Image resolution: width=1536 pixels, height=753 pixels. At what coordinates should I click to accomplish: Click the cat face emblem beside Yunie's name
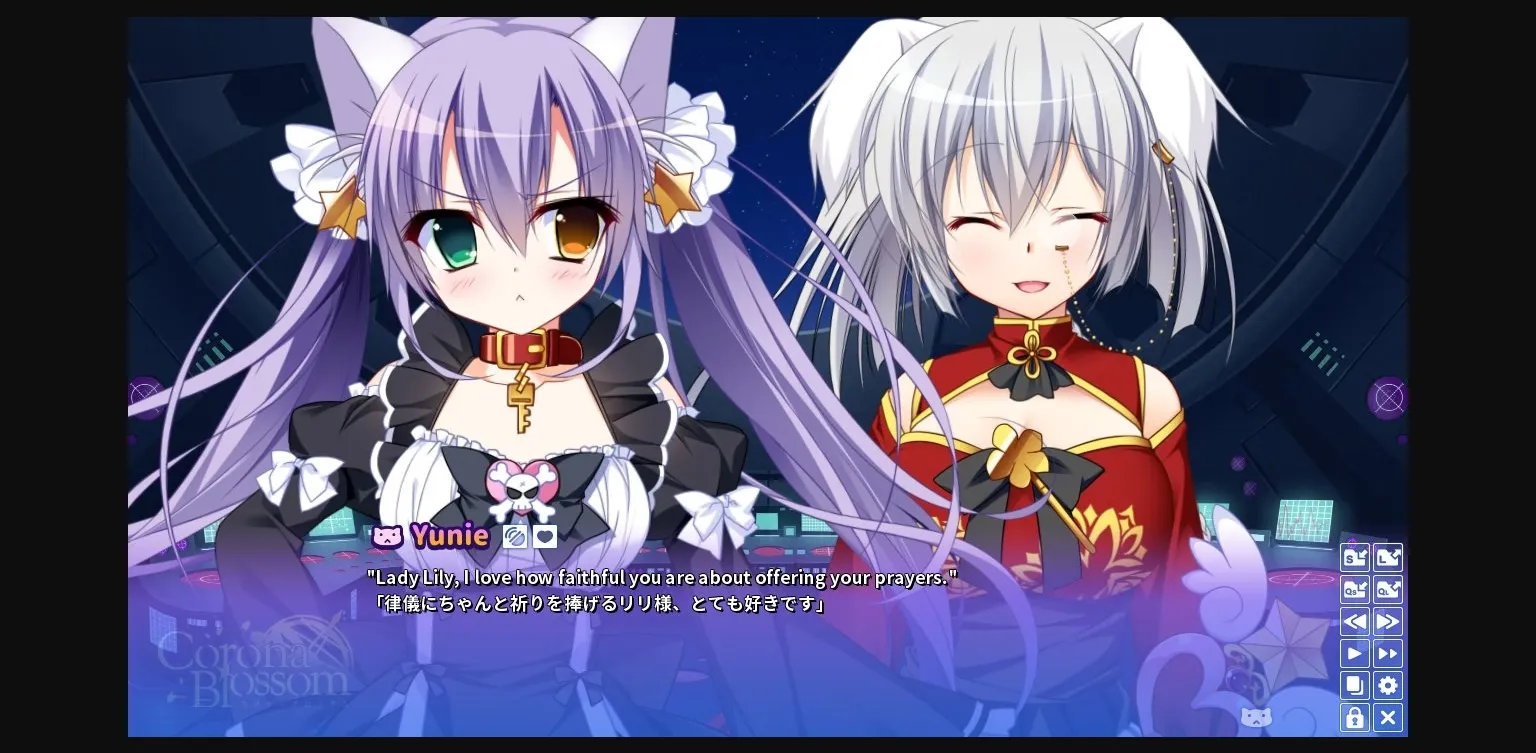[387, 536]
